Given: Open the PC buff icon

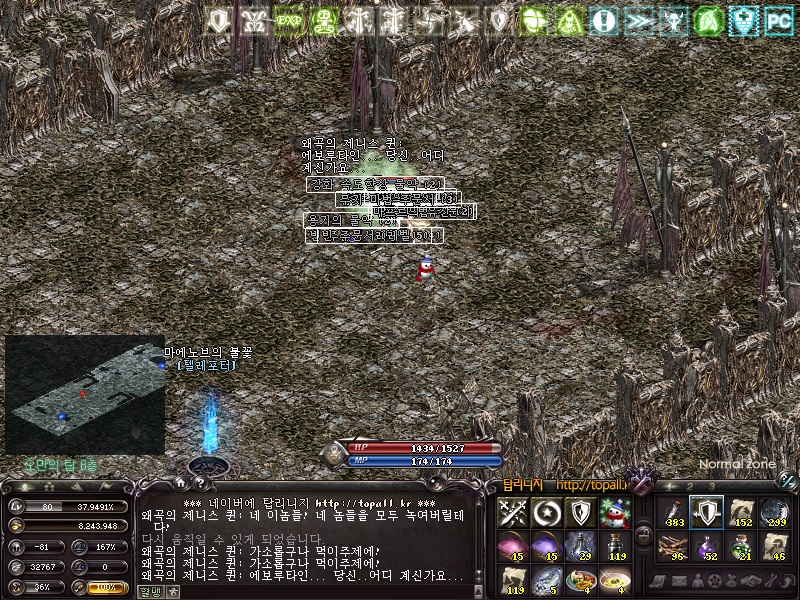Looking at the screenshot, I should coord(777,20).
